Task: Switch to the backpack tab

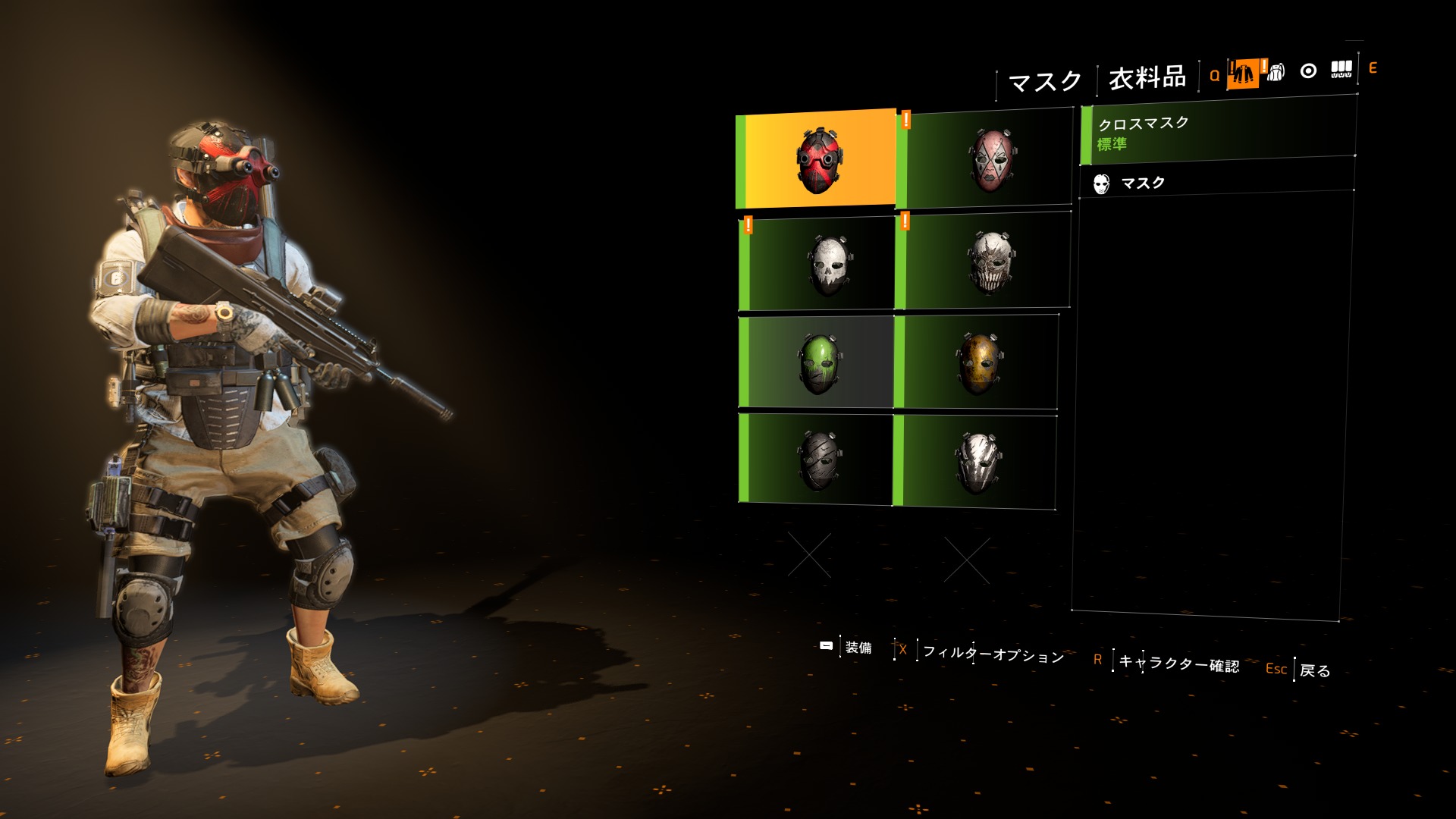Action: coord(1276,72)
